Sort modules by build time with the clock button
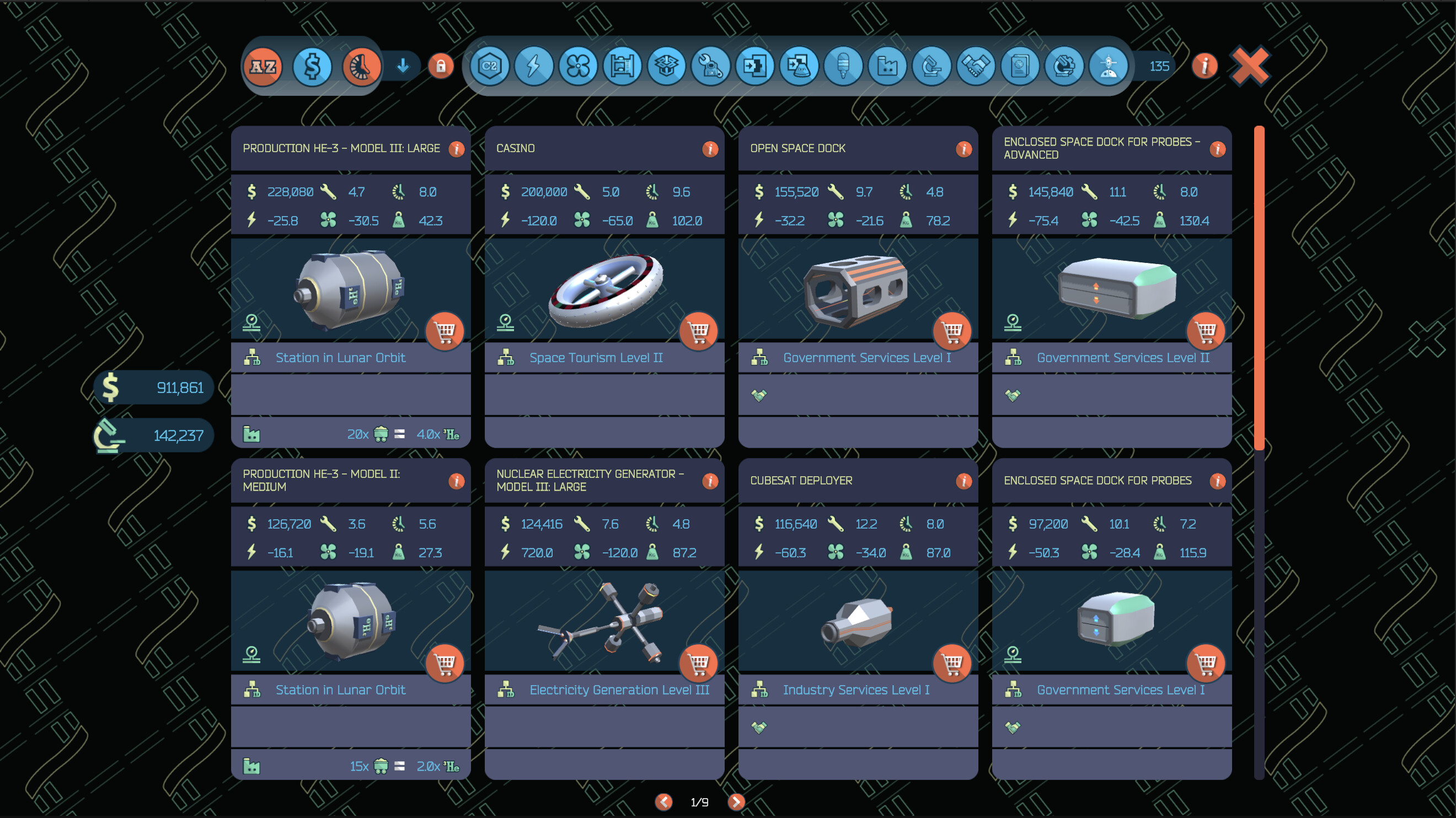This screenshot has width=1456, height=818. pos(361,67)
